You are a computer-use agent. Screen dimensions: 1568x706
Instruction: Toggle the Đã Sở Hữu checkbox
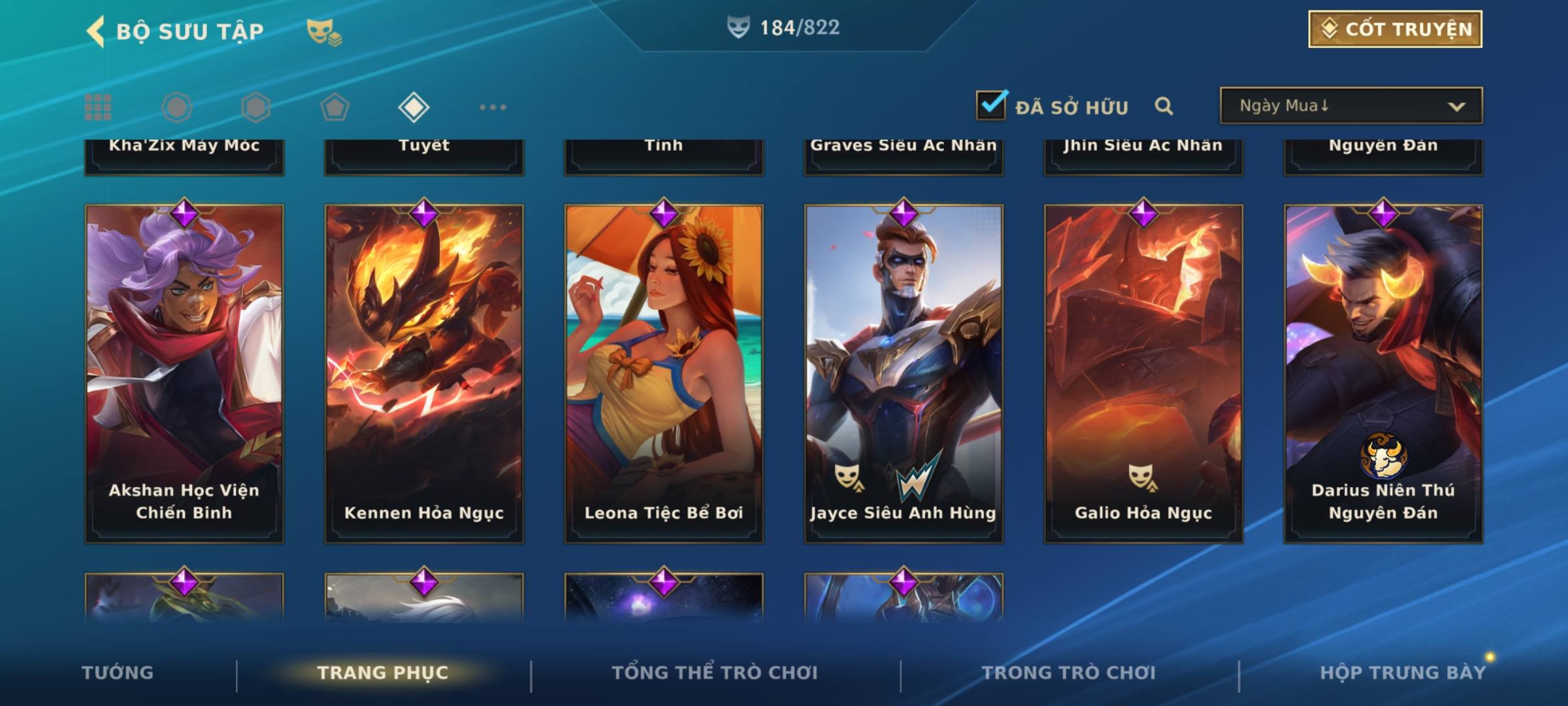pos(990,105)
